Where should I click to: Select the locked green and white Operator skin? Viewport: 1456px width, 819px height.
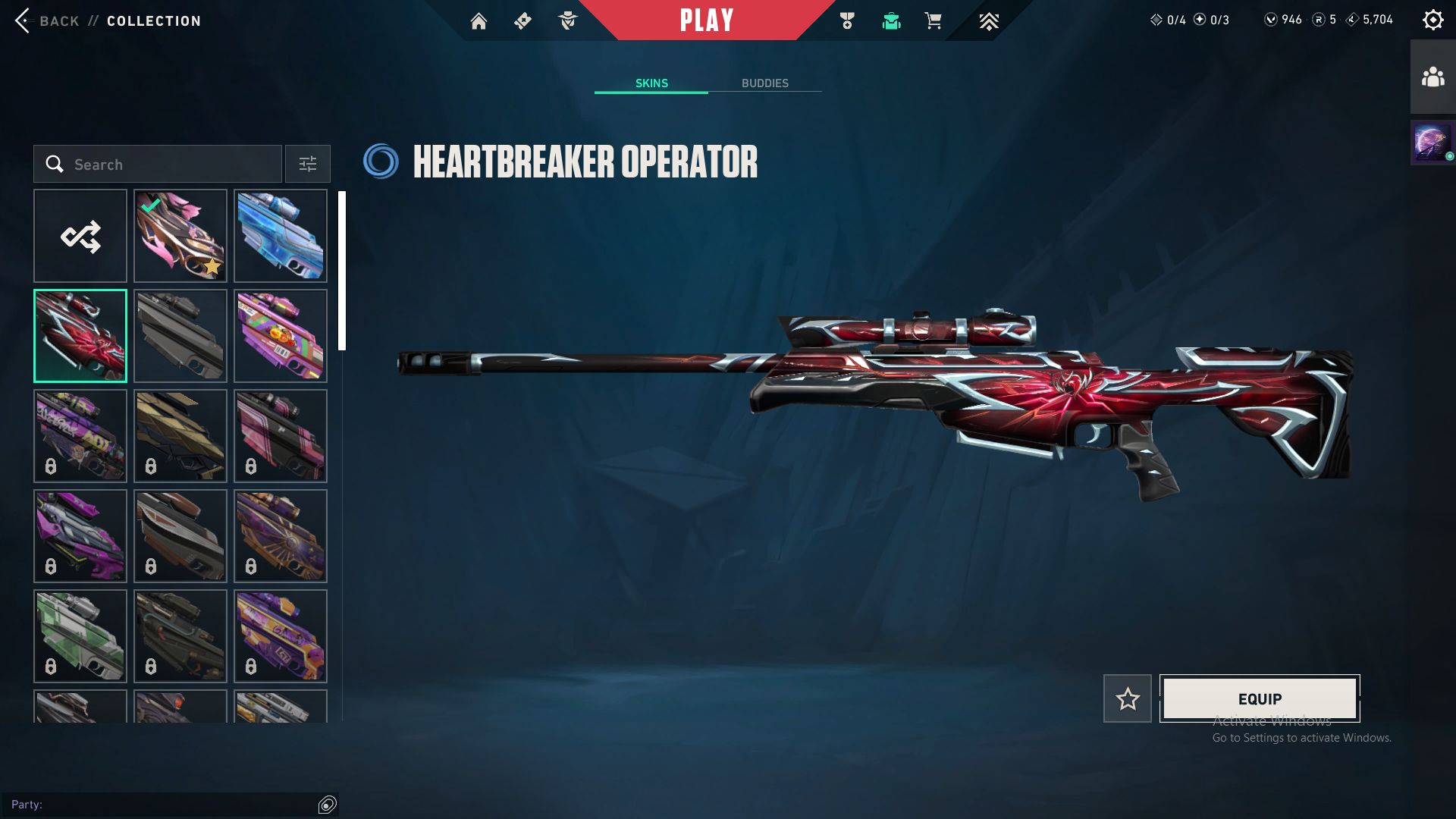point(80,636)
